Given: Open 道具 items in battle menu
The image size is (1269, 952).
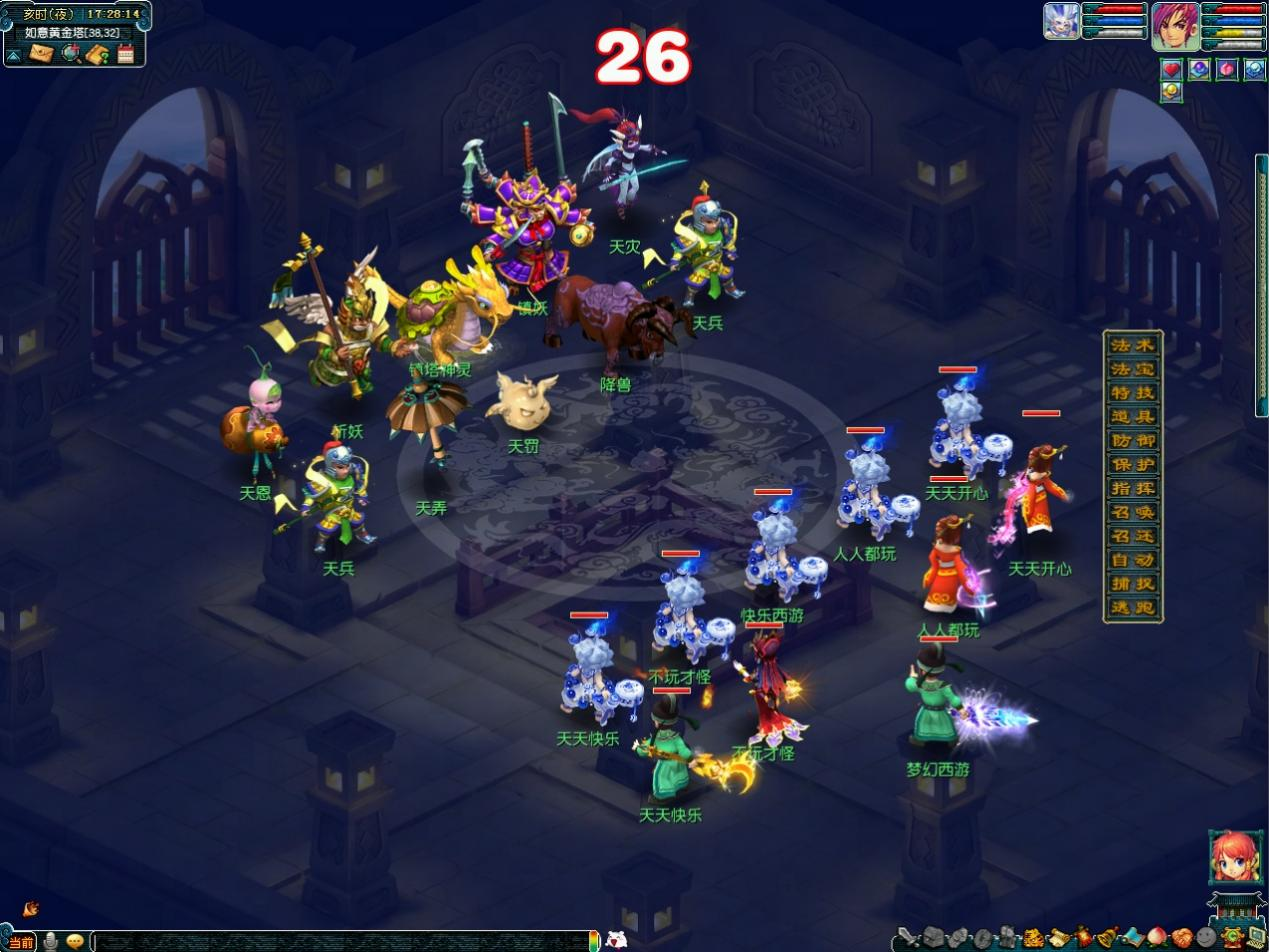Looking at the screenshot, I should (x=1133, y=417).
